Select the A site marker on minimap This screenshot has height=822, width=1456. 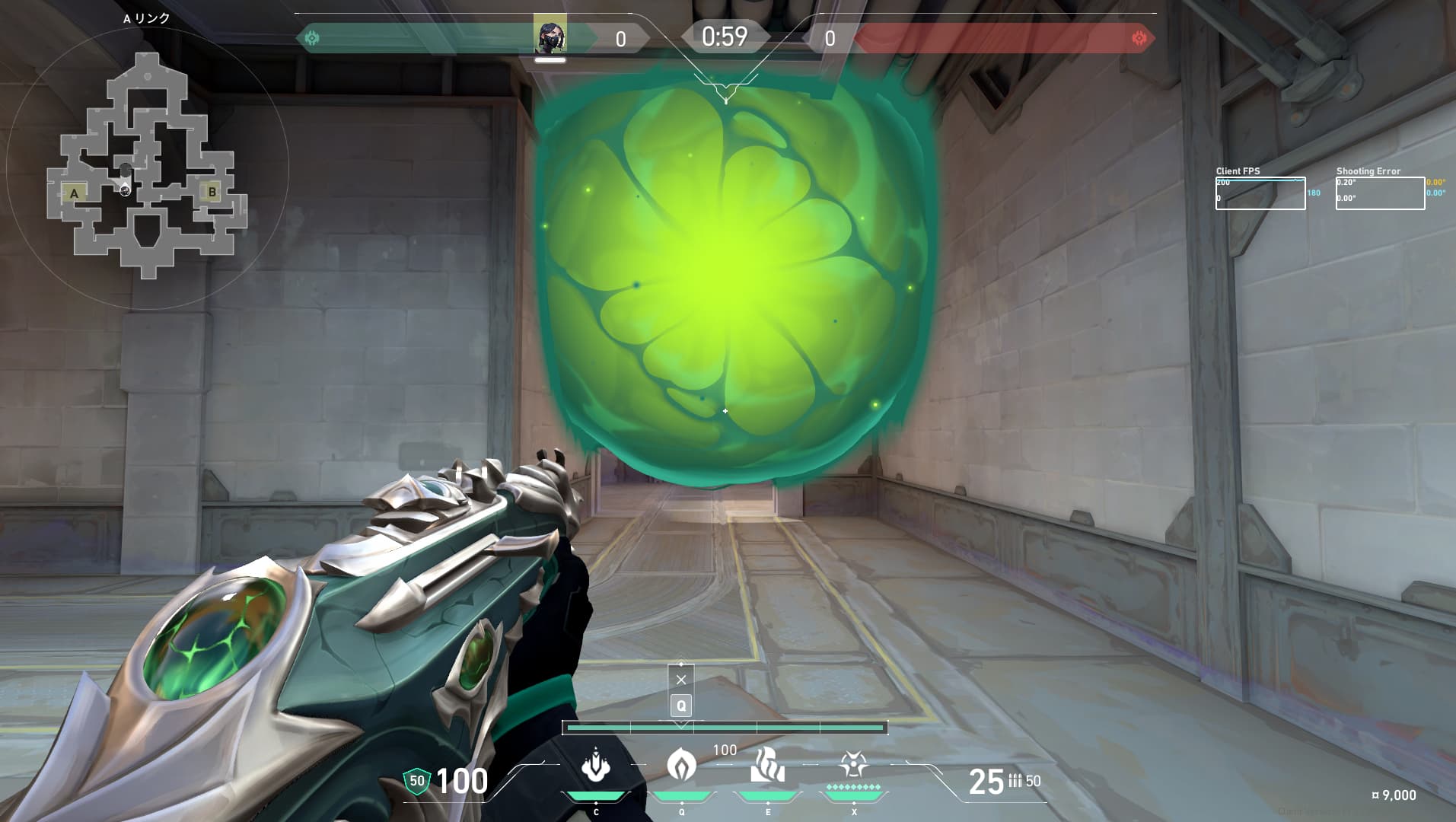tap(74, 193)
